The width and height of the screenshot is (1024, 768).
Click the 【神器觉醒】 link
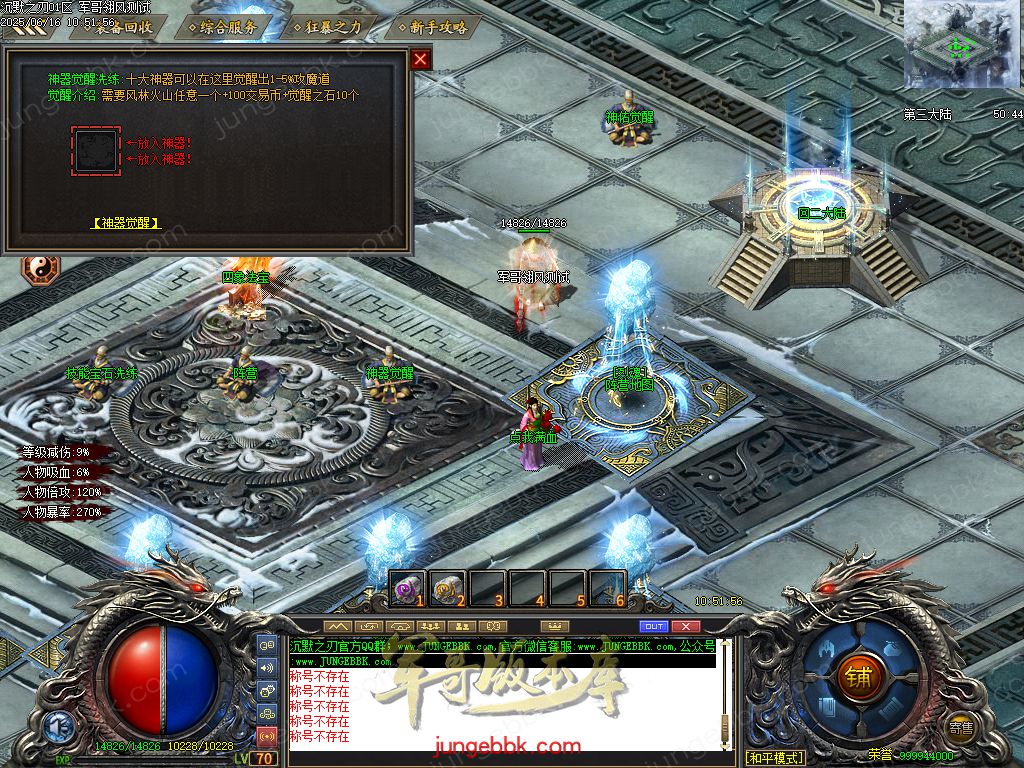(x=126, y=223)
